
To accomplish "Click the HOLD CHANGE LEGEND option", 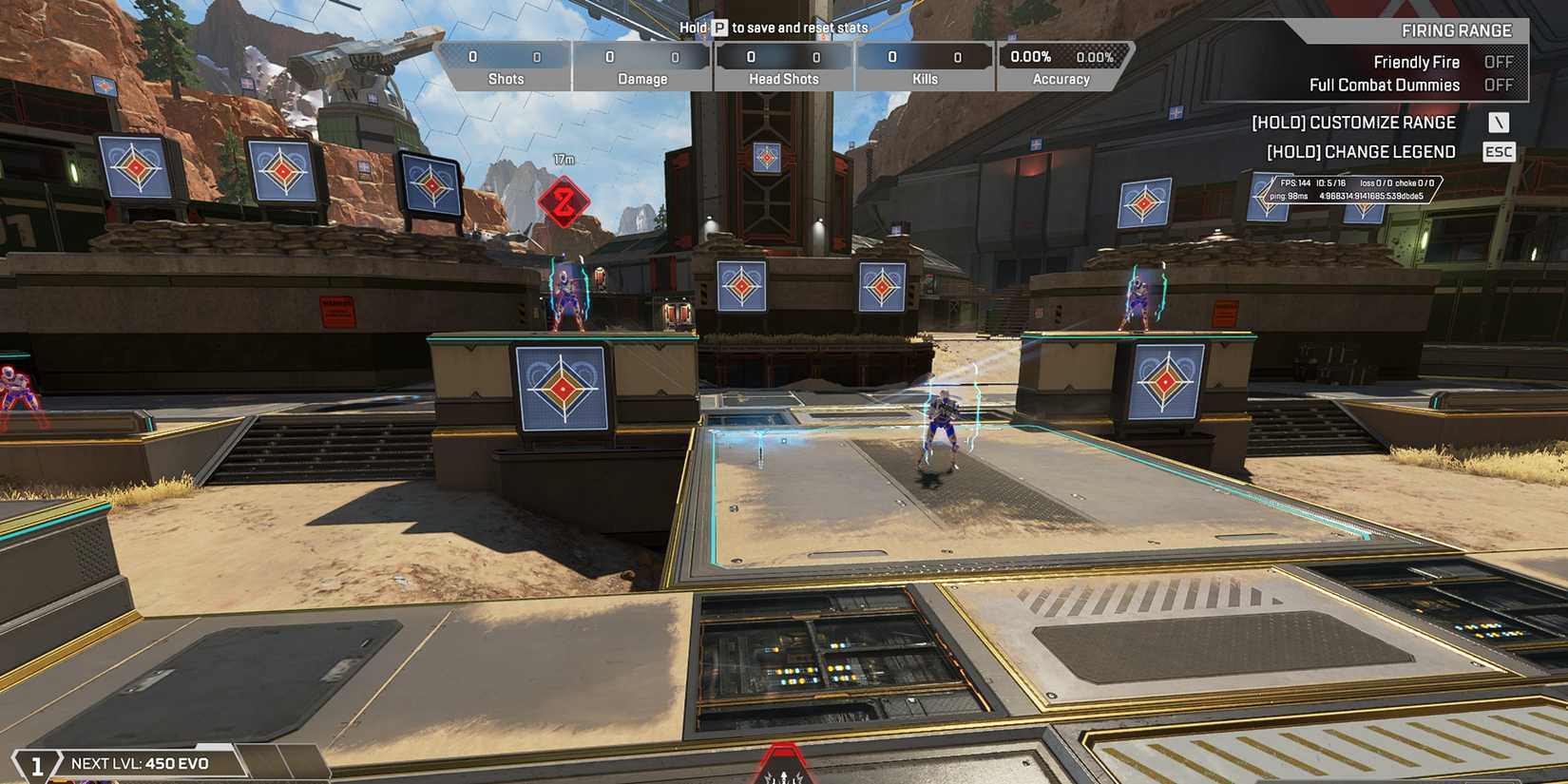I will (x=1363, y=151).
